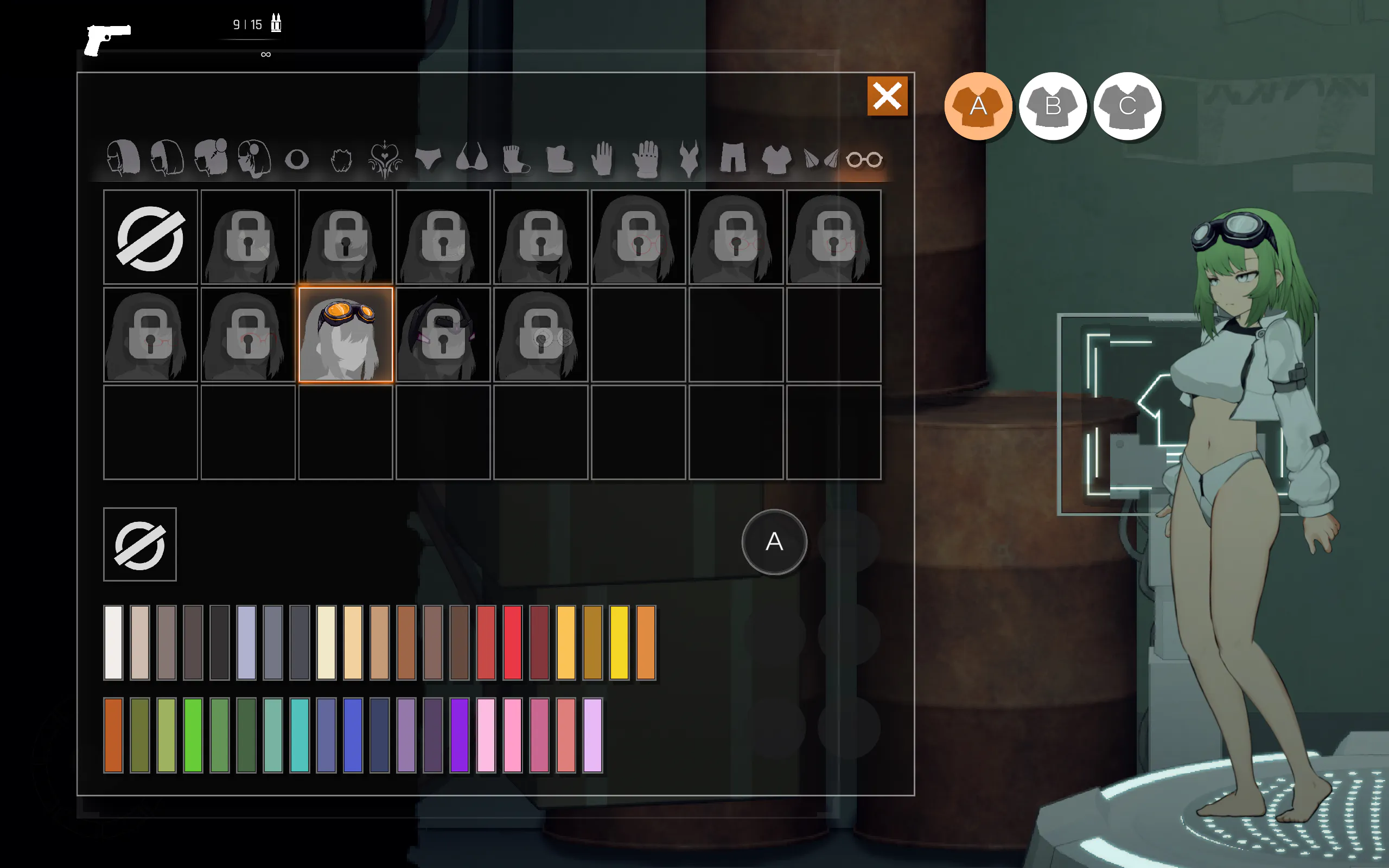Screen dimensions: 1389x868
Task: Select the round A color channel button
Action: (x=774, y=541)
